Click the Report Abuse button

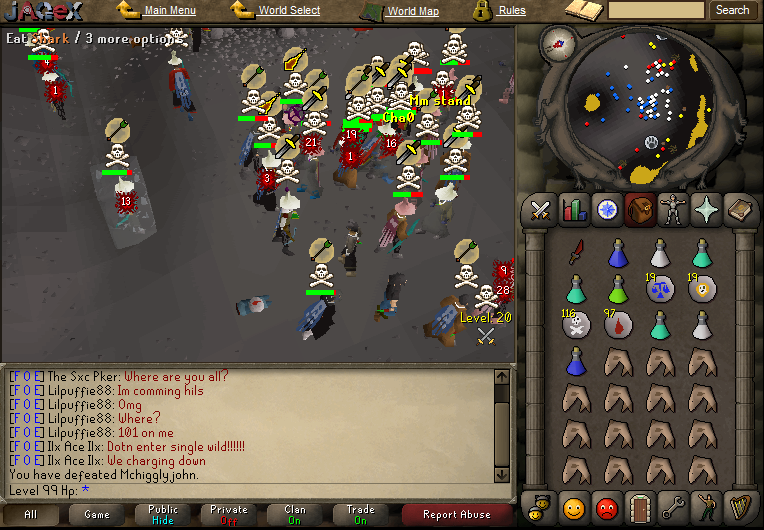[x=456, y=515]
